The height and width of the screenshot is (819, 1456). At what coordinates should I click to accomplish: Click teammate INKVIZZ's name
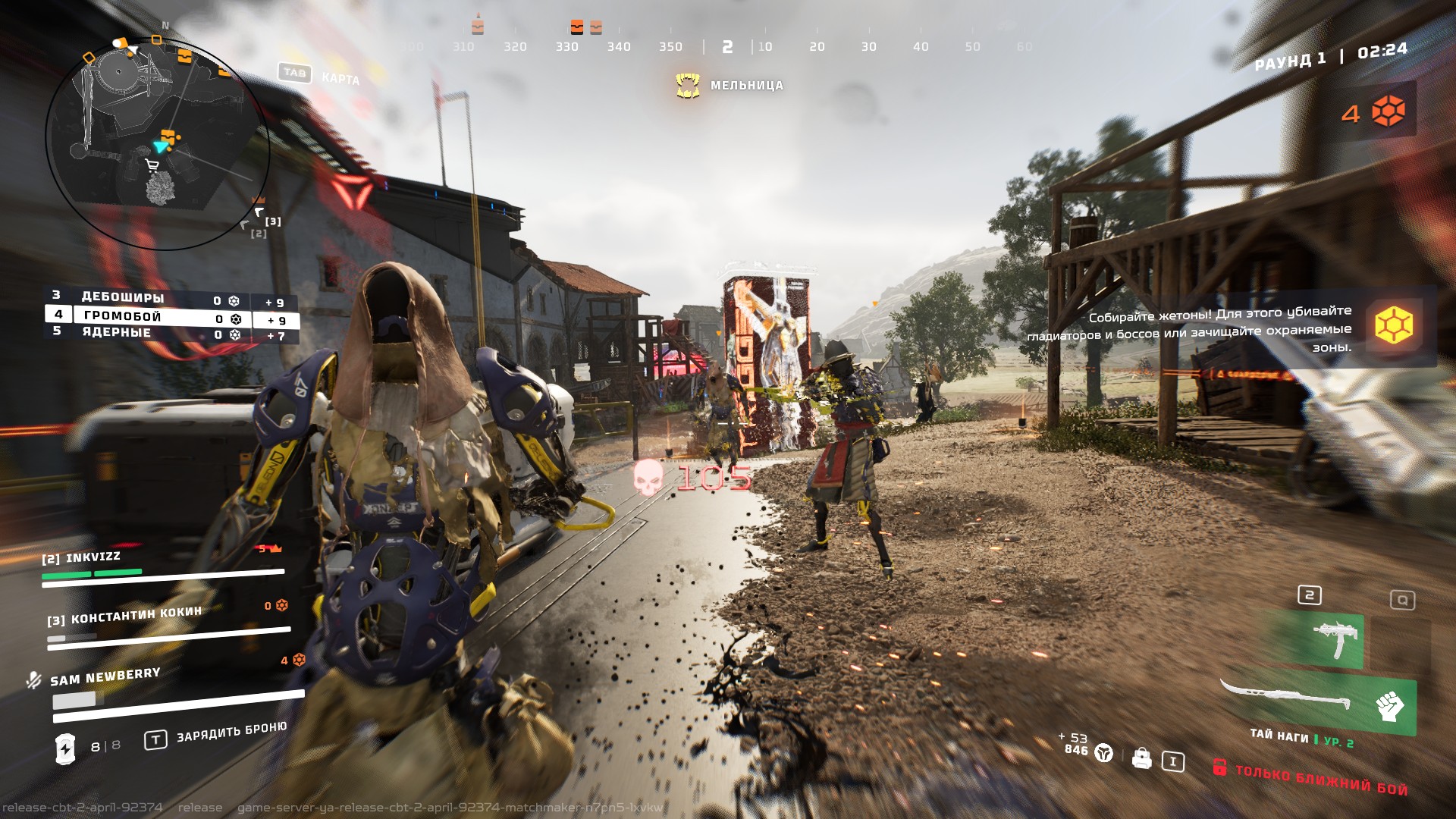(93, 557)
